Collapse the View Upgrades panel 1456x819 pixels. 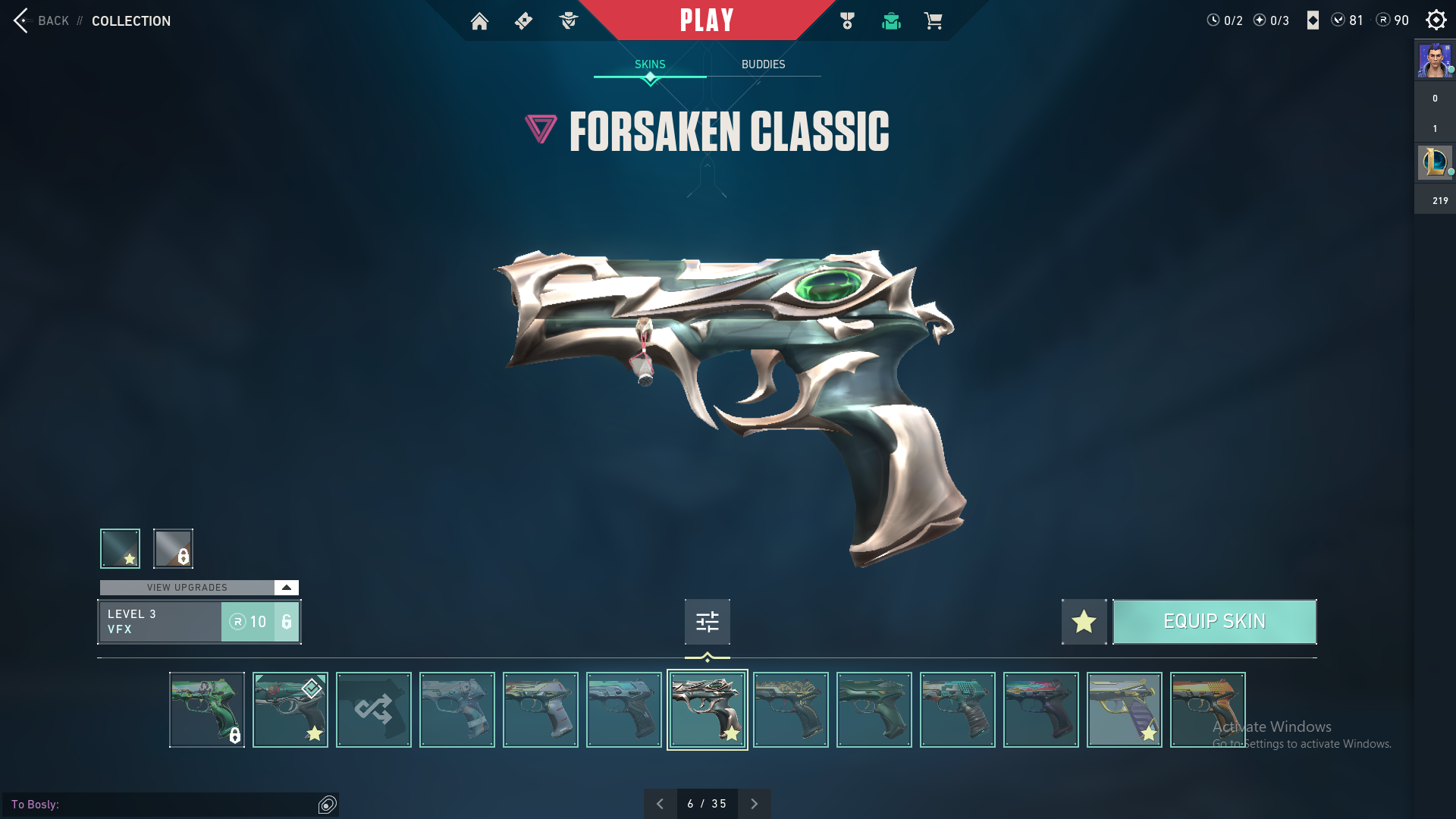[x=286, y=588]
